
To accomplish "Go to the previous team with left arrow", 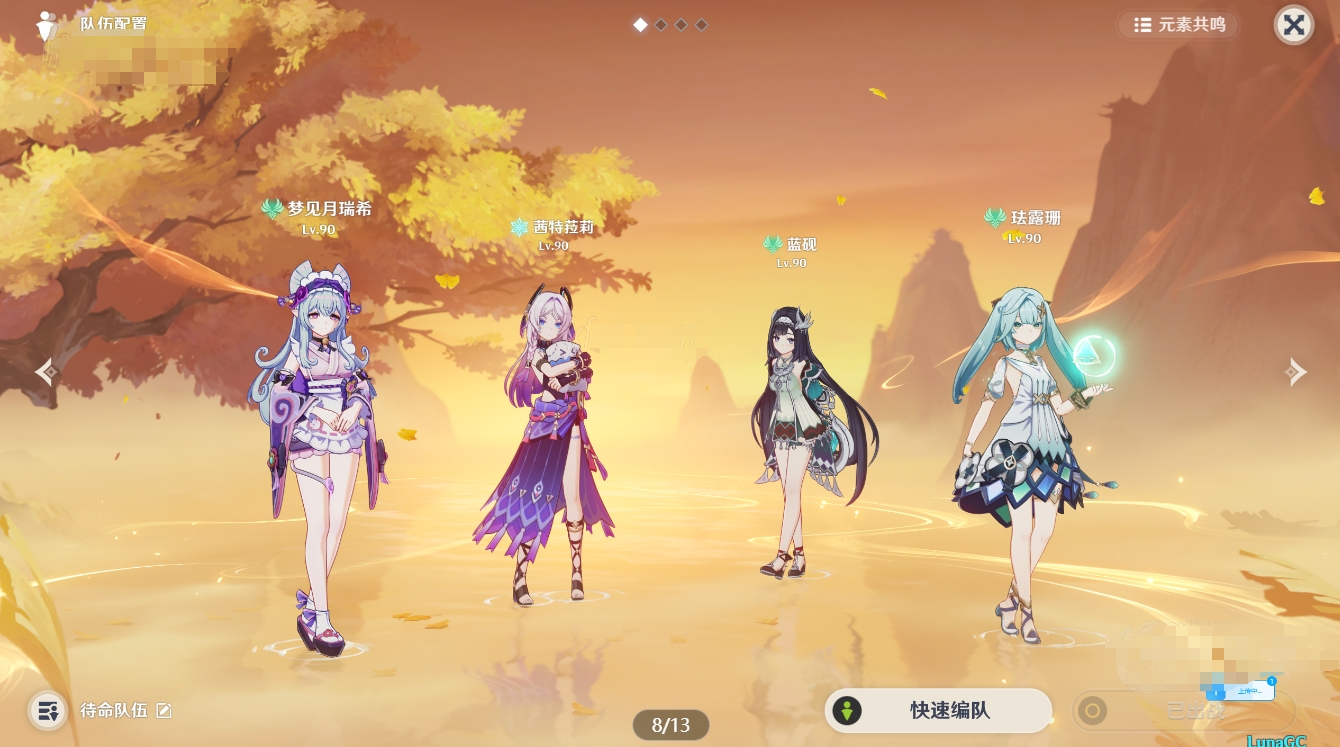I will (46, 372).
